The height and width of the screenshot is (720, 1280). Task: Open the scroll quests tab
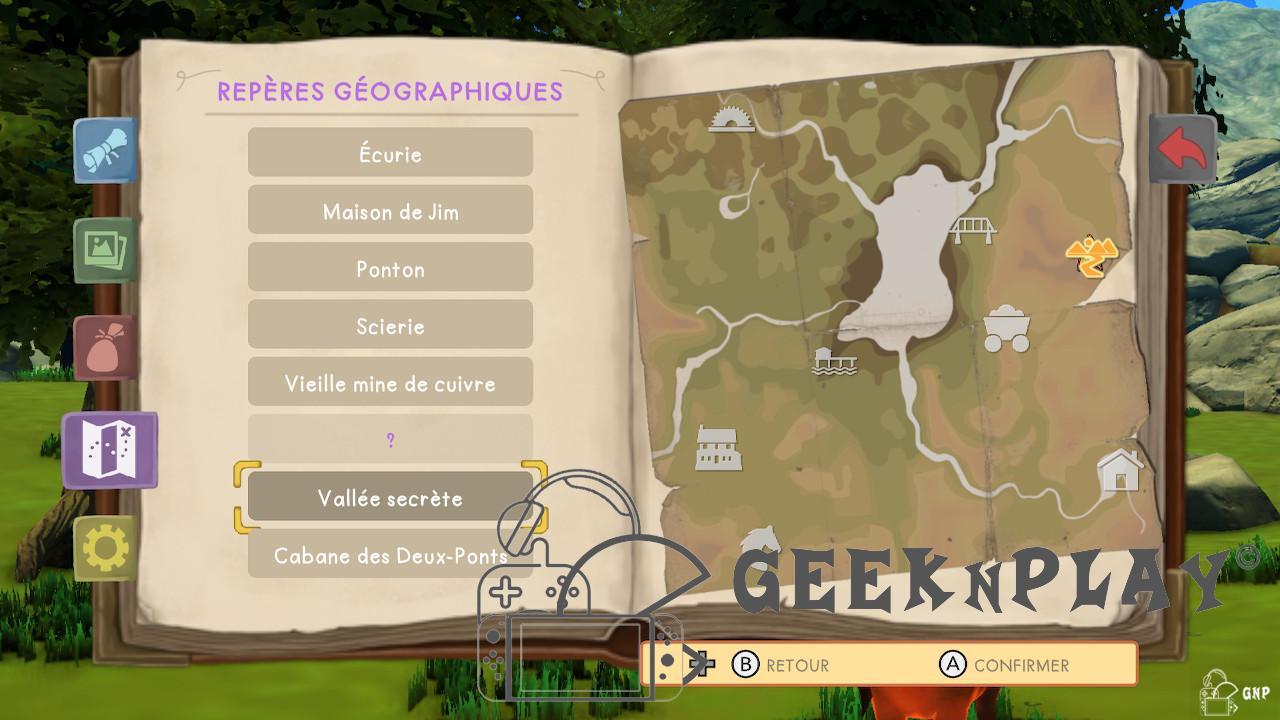(105, 151)
